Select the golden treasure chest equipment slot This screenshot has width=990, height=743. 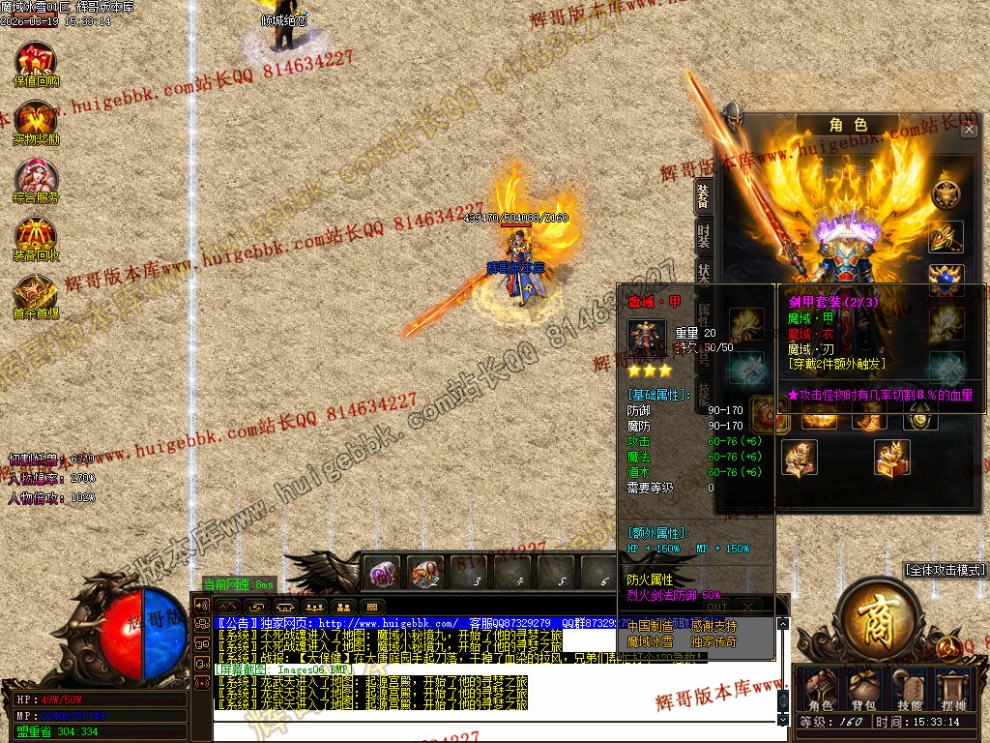pyautogui.click(x=892, y=458)
